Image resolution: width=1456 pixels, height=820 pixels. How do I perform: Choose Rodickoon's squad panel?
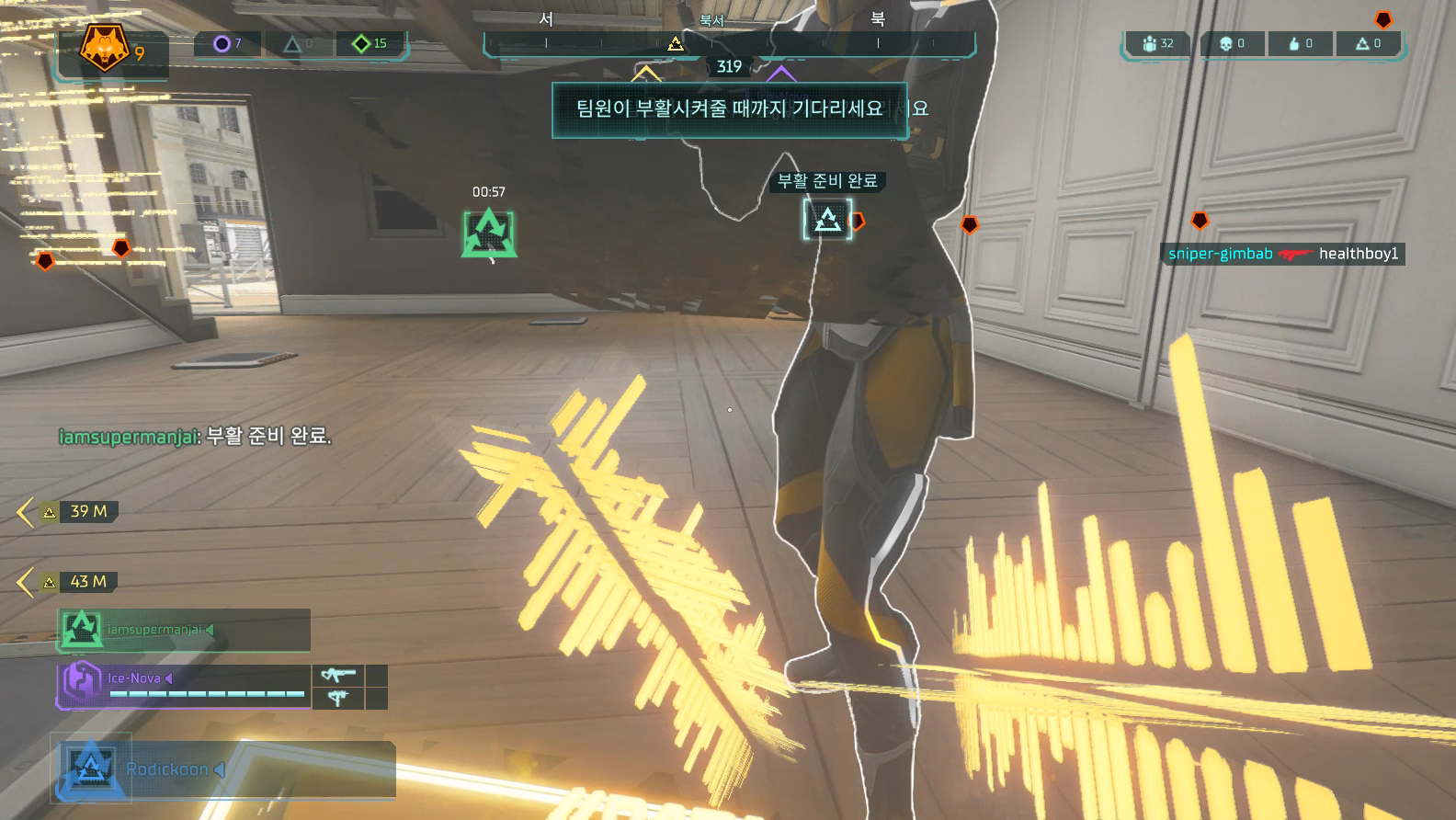coord(225,769)
